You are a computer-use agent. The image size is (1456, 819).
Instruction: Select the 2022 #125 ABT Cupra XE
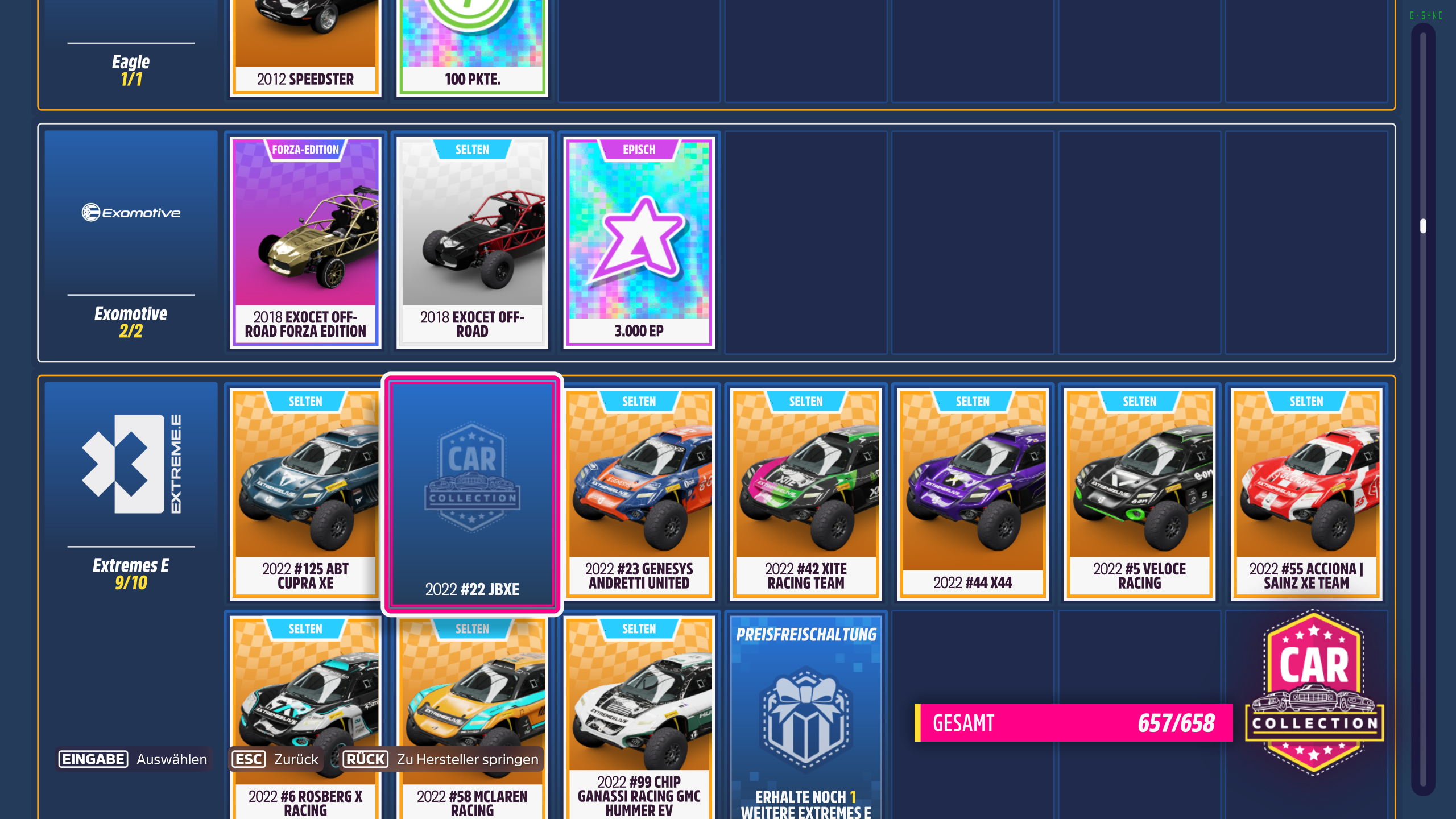305,492
